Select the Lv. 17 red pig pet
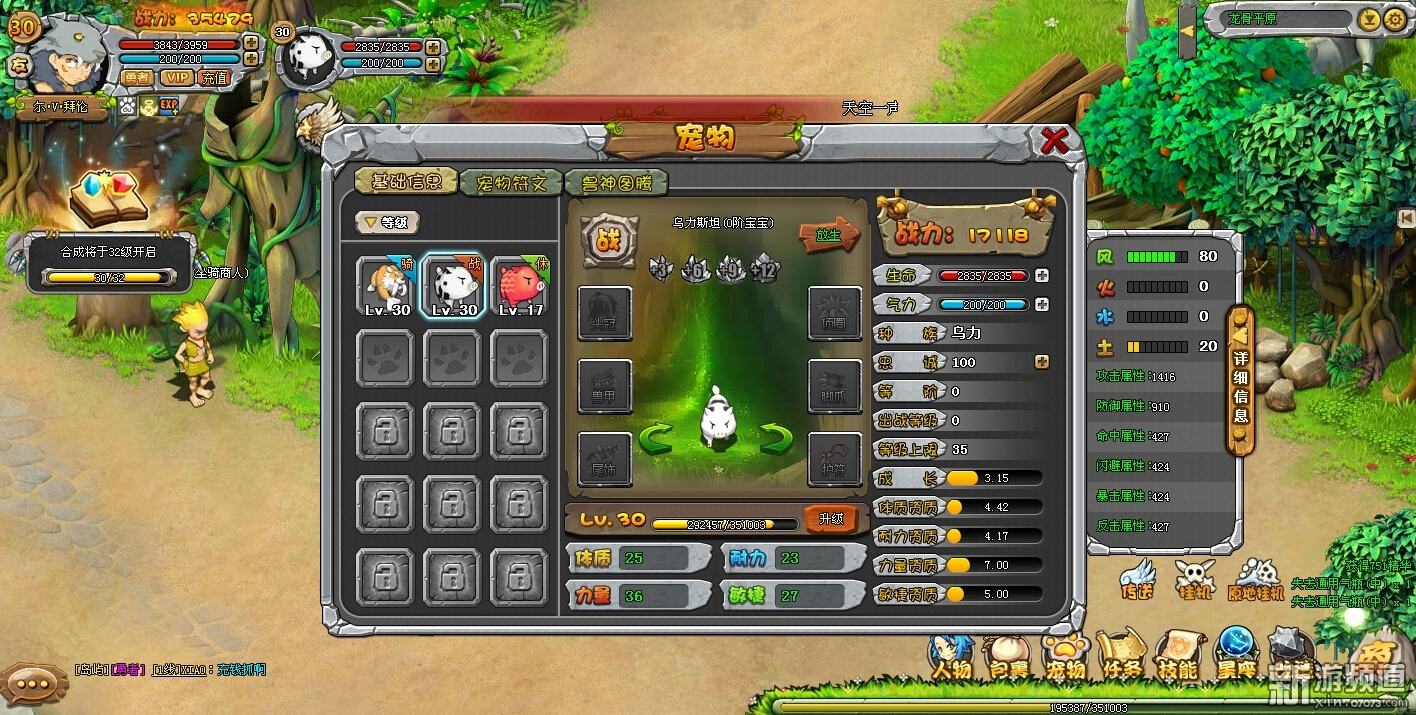The image size is (1416, 715). click(x=521, y=286)
